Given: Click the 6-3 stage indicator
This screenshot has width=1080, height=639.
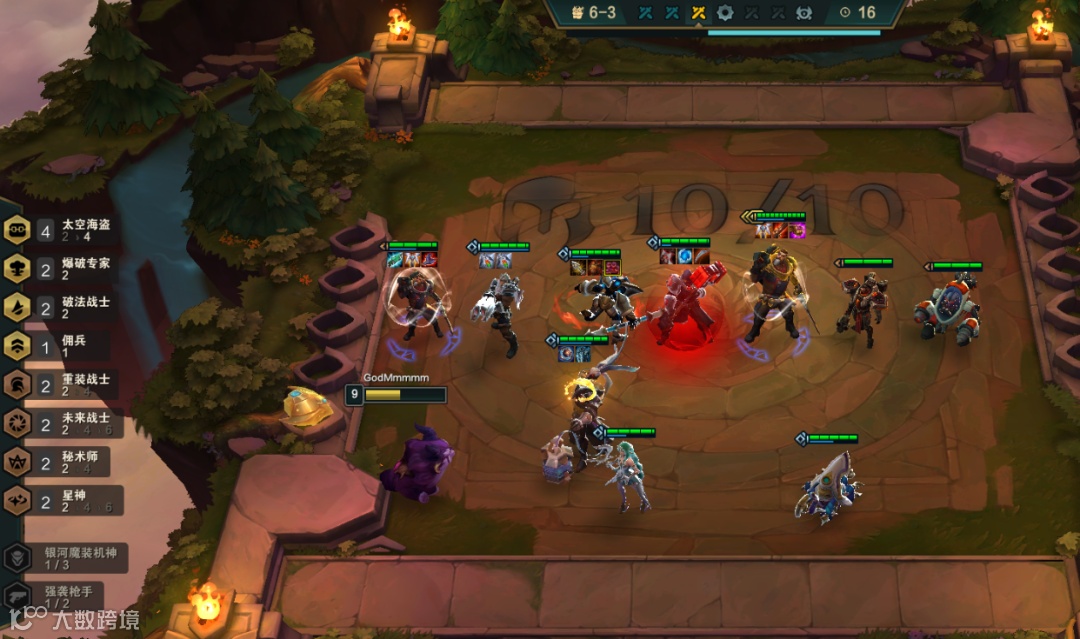Looking at the screenshot, I should click(x=597, y=13).
